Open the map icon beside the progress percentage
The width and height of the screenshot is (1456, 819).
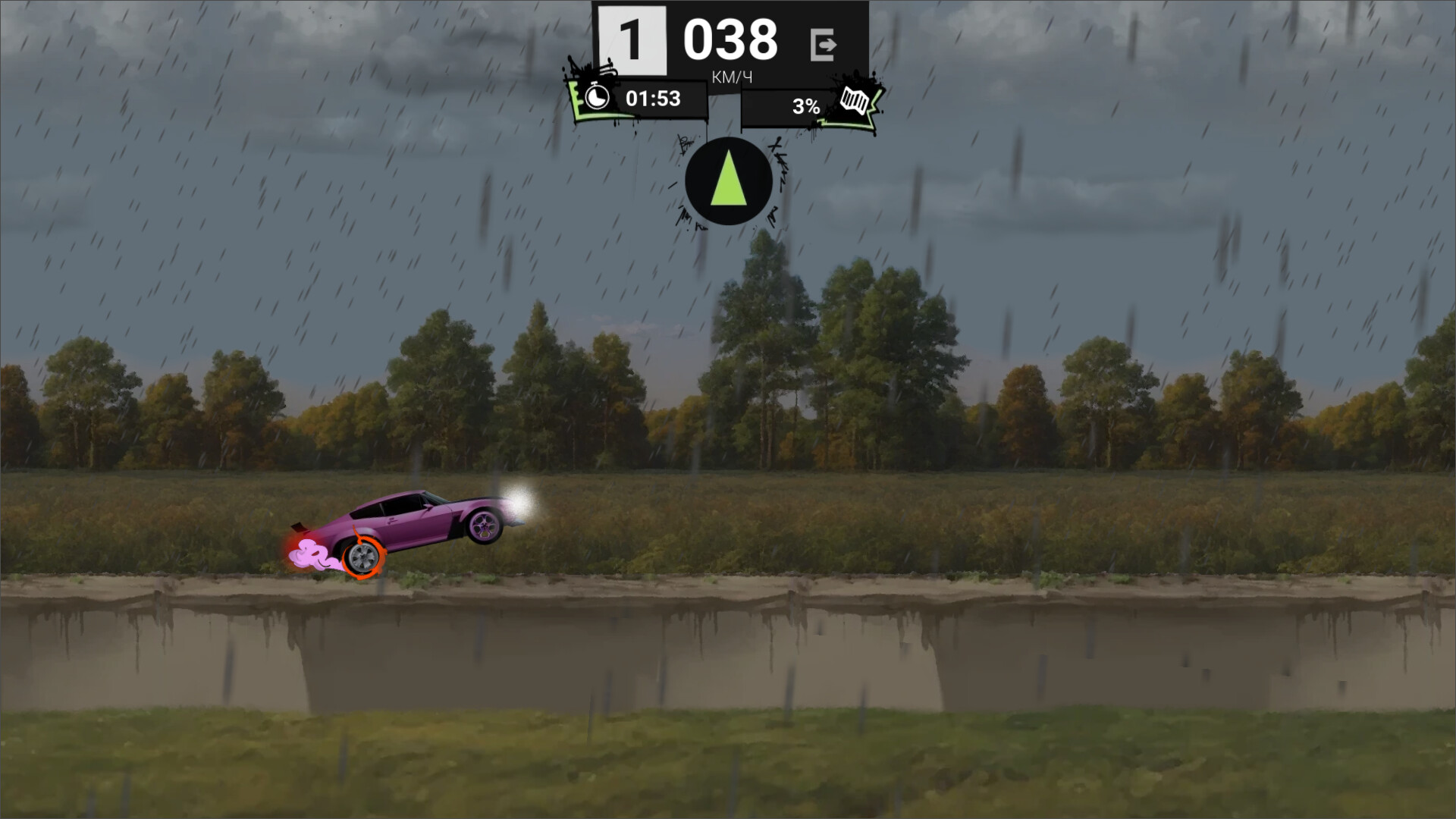tap(854, 101)
